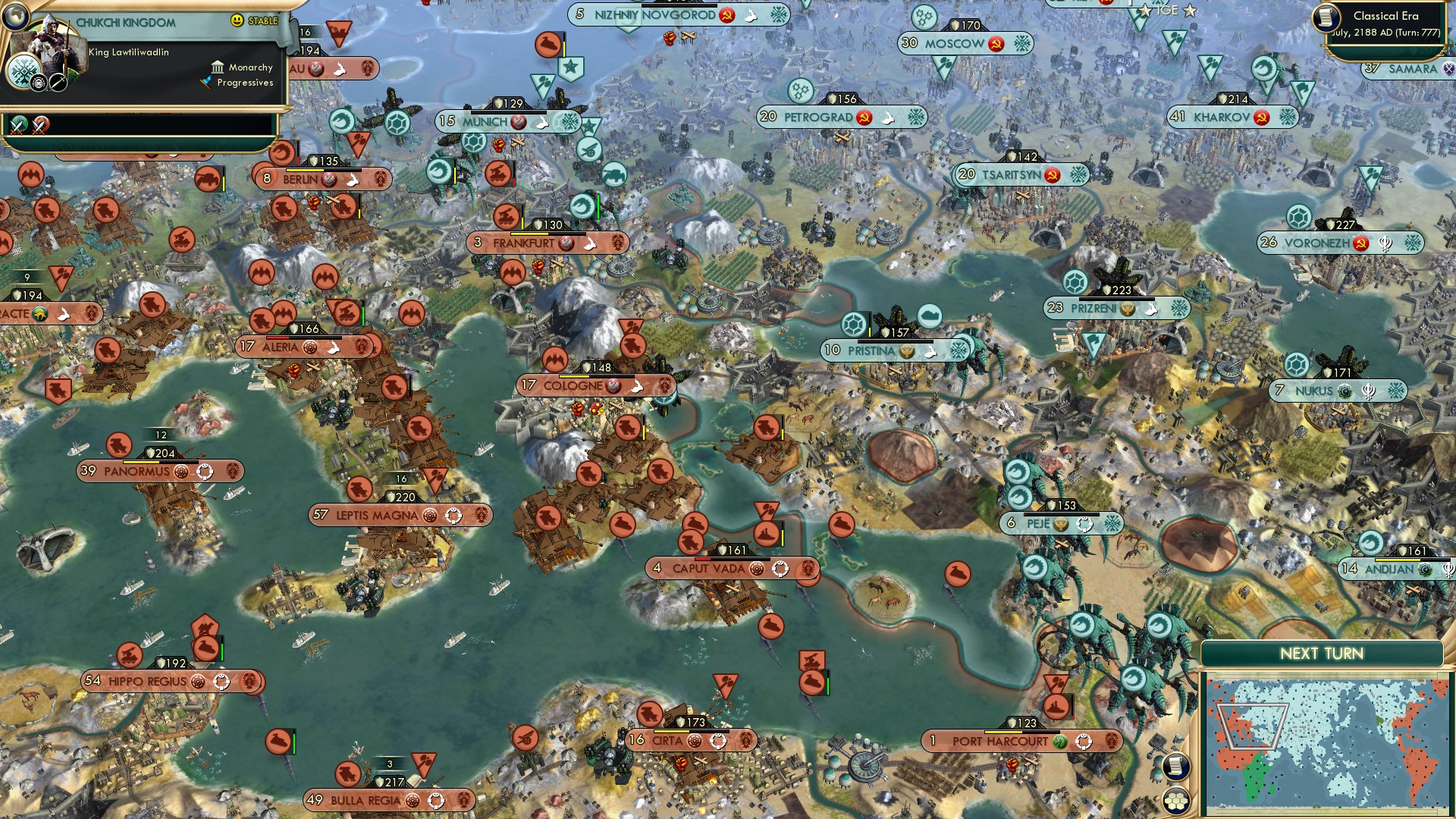The width and height of the screenshot is (1456, 819).
Task: Click Berlin's yellow growth progress bar
Action: click(x=305, y=170)
